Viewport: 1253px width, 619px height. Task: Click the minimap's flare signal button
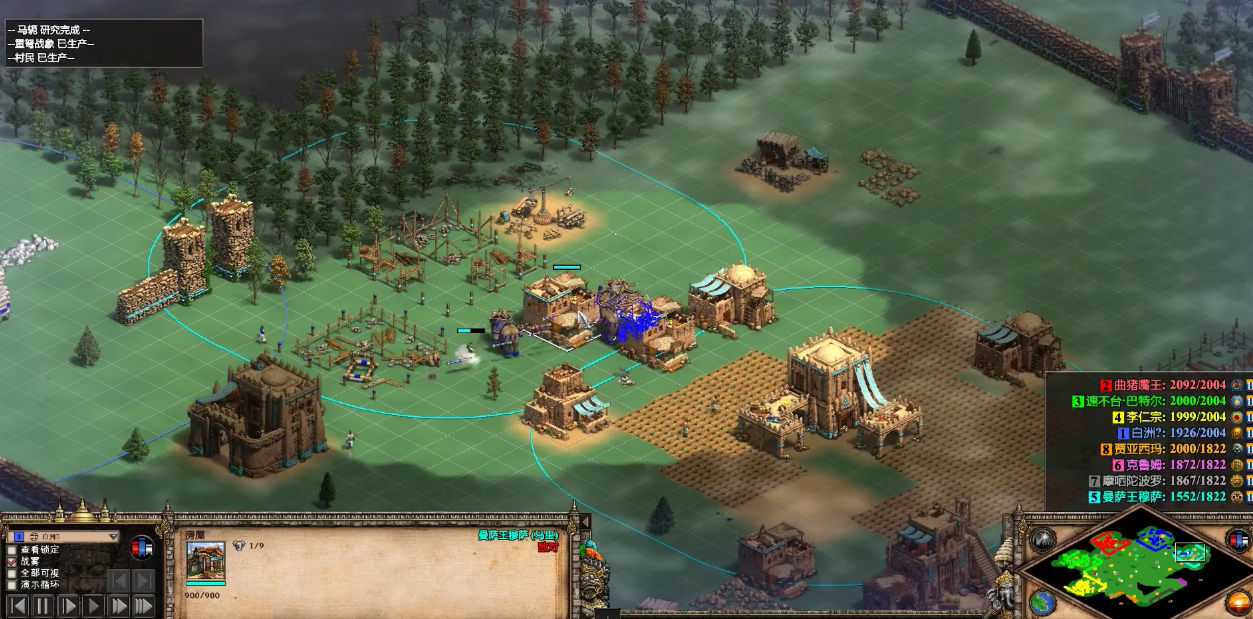[x=1043, y=539]
